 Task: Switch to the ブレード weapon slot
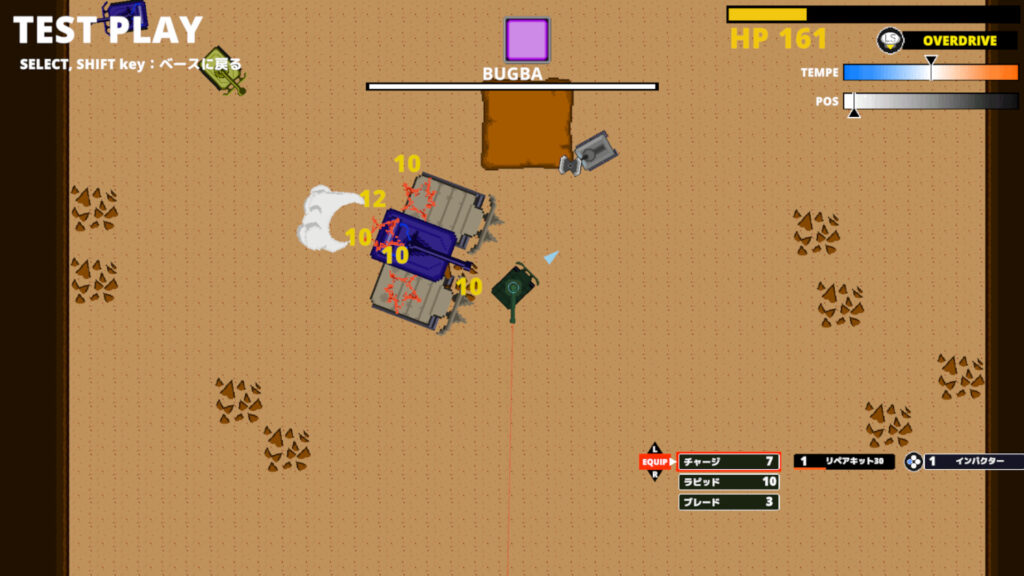(728, 502)
